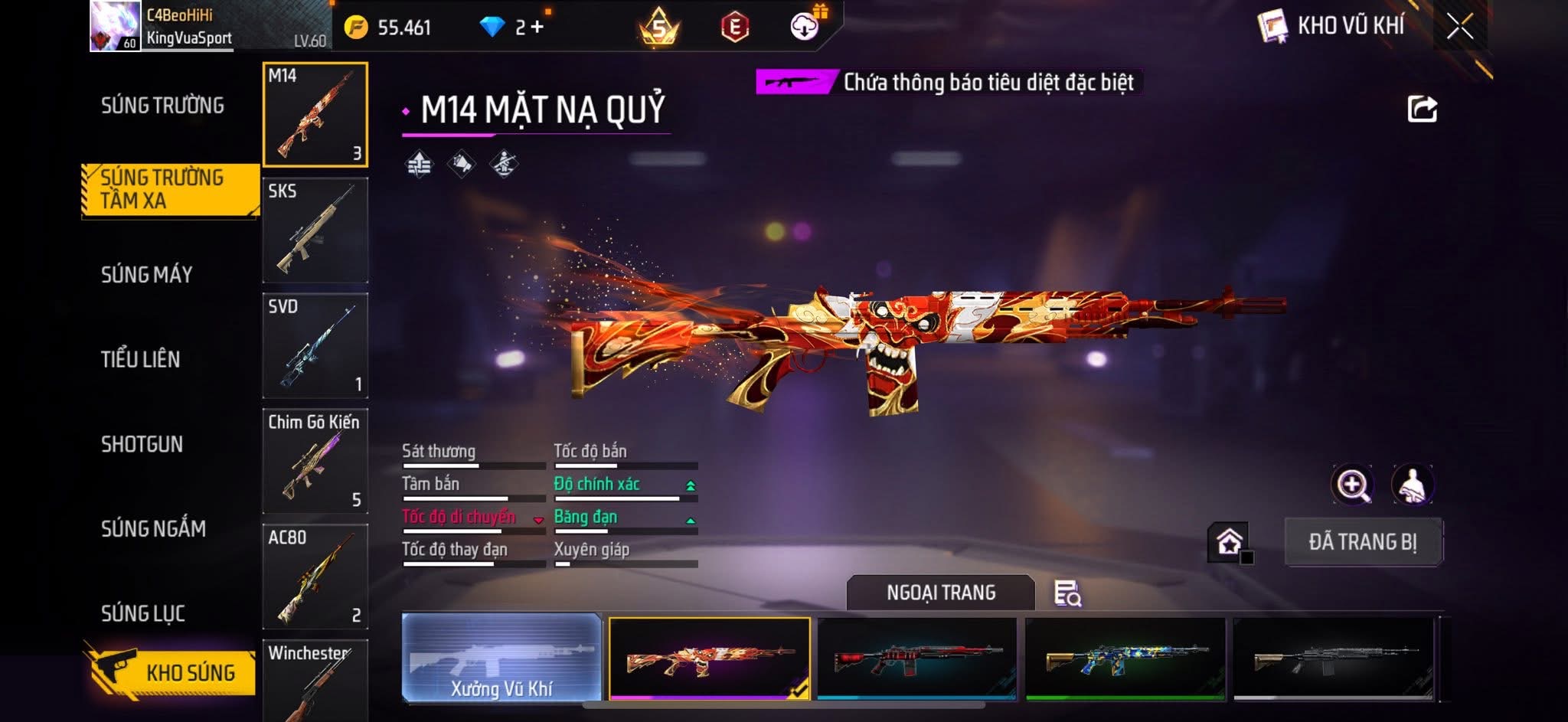
Task: Choose the Chim Gõ Kiến weapon tile
Action: 315,462
